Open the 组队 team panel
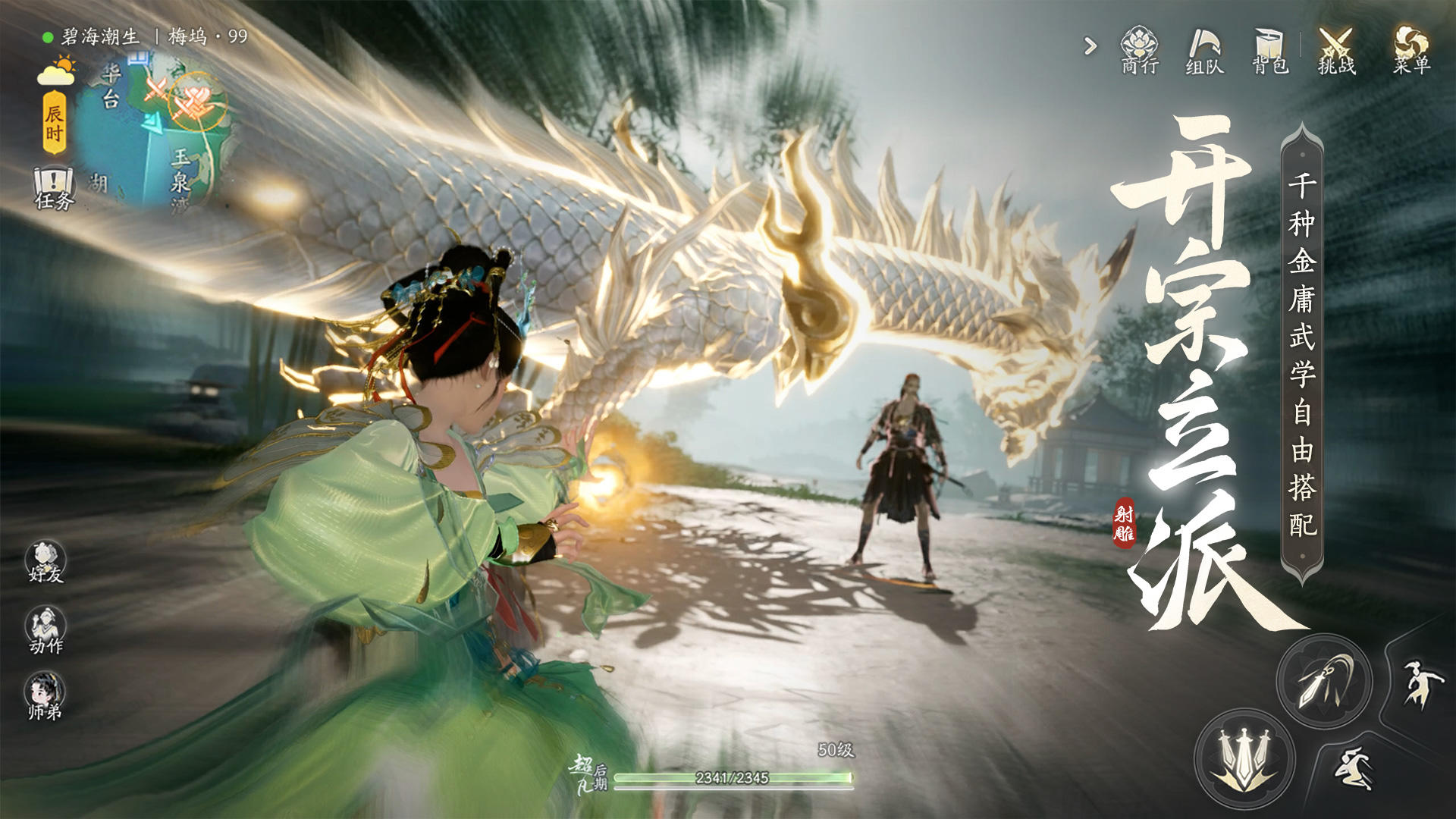1456x819 pixels. pyautogui.click(x=1204, y=50)
